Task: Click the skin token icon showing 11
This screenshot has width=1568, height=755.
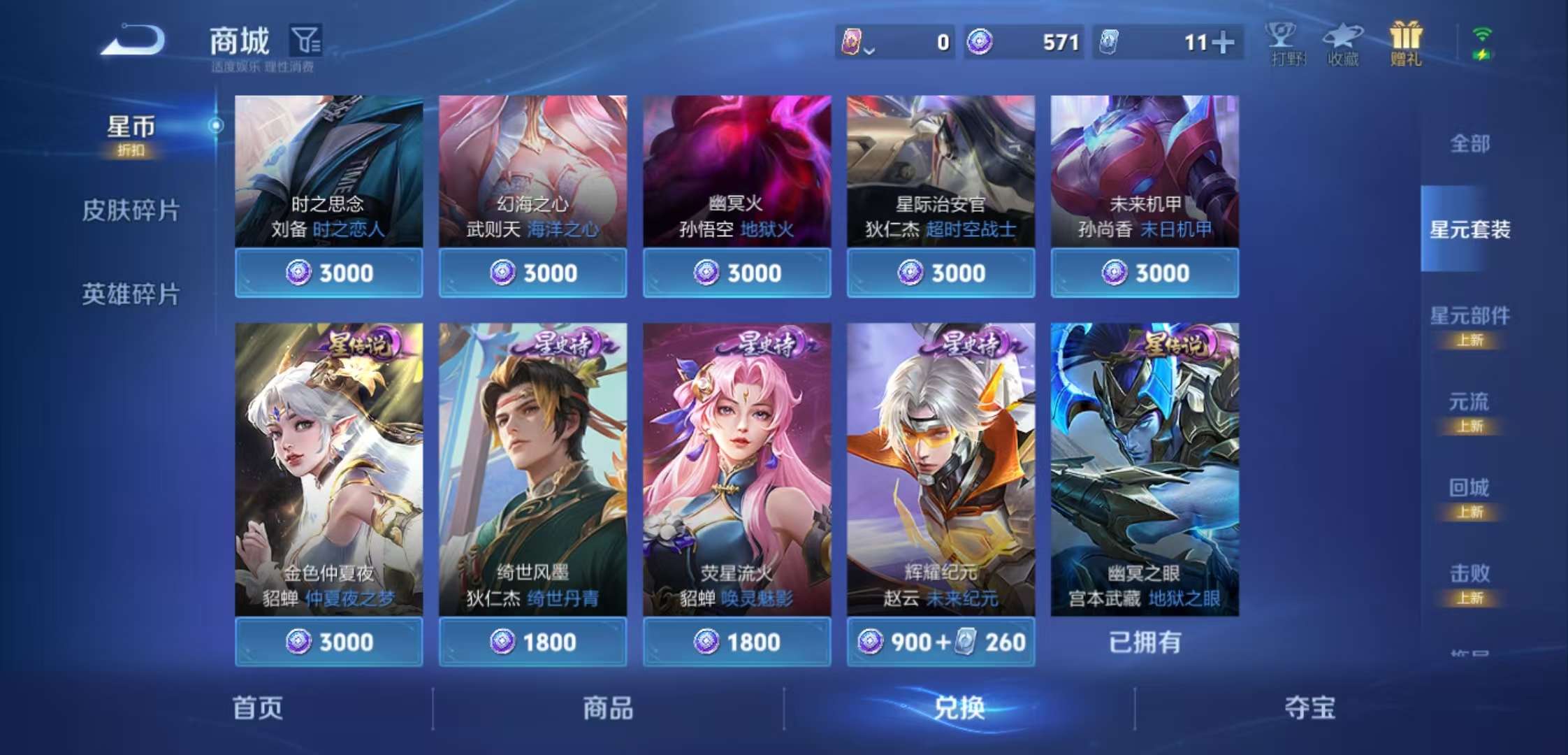Action: pyautogui.click(x=1110, y=43)
